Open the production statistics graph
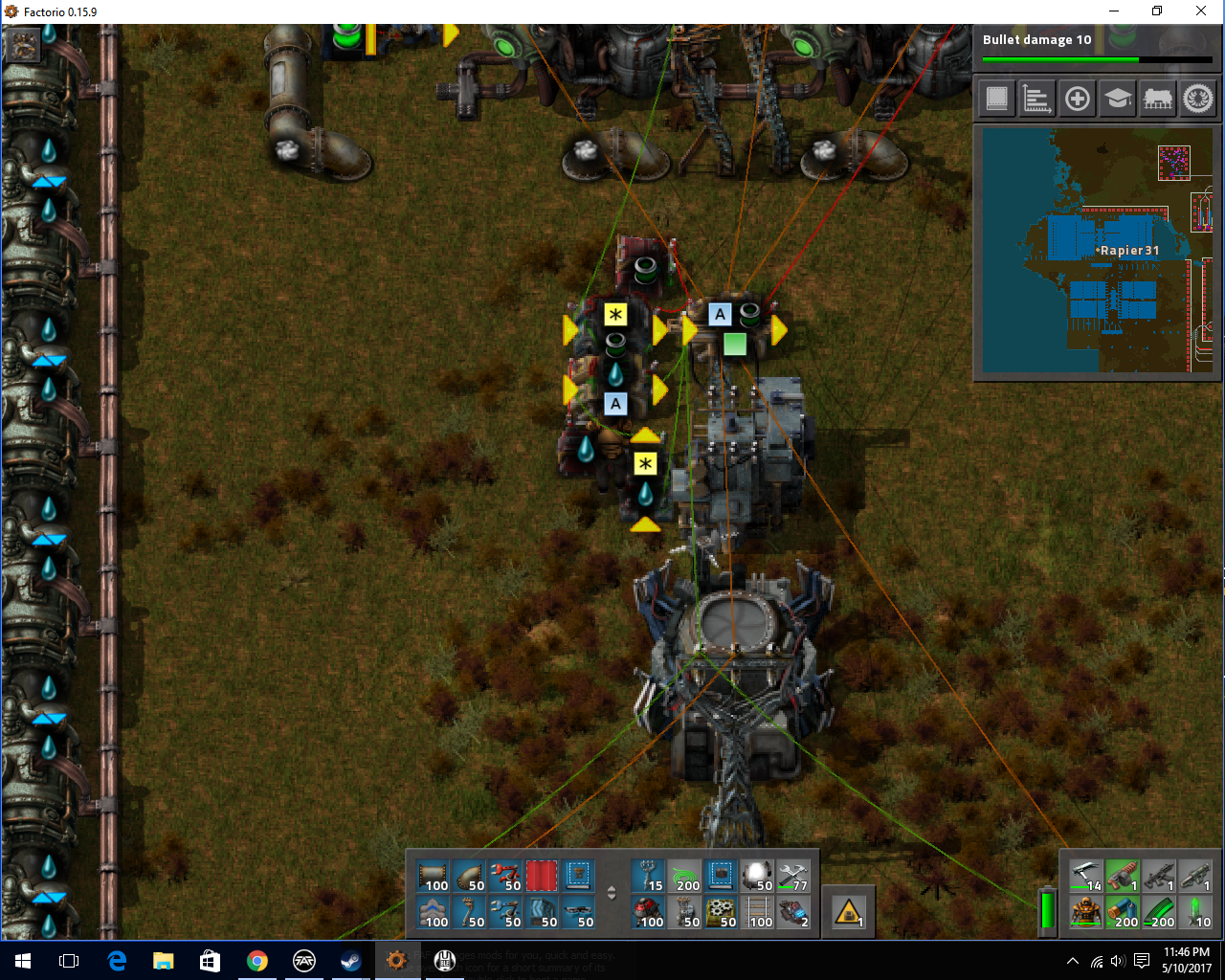Viewport: 1225px width, 980px height. tap(1037, 99)
